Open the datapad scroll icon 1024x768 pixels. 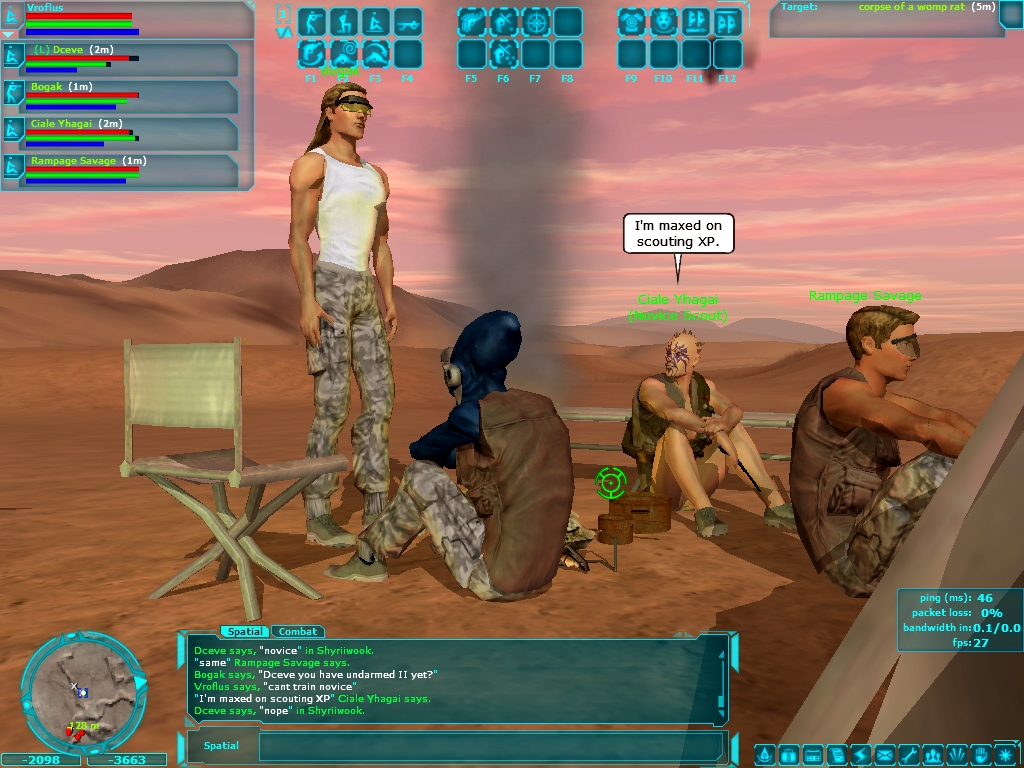point(836,755)
